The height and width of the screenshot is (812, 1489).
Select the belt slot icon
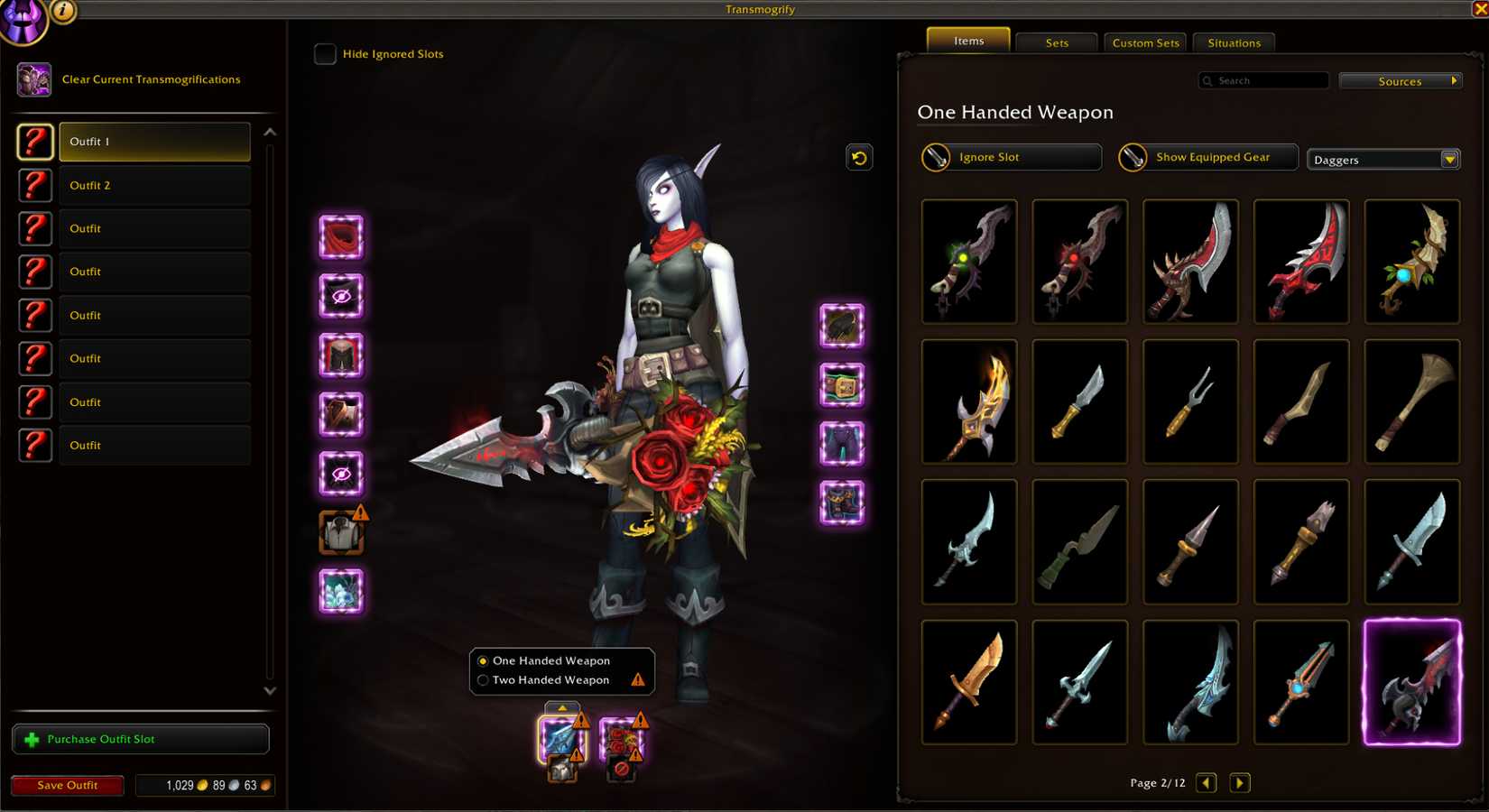click(x=841, y=386)
